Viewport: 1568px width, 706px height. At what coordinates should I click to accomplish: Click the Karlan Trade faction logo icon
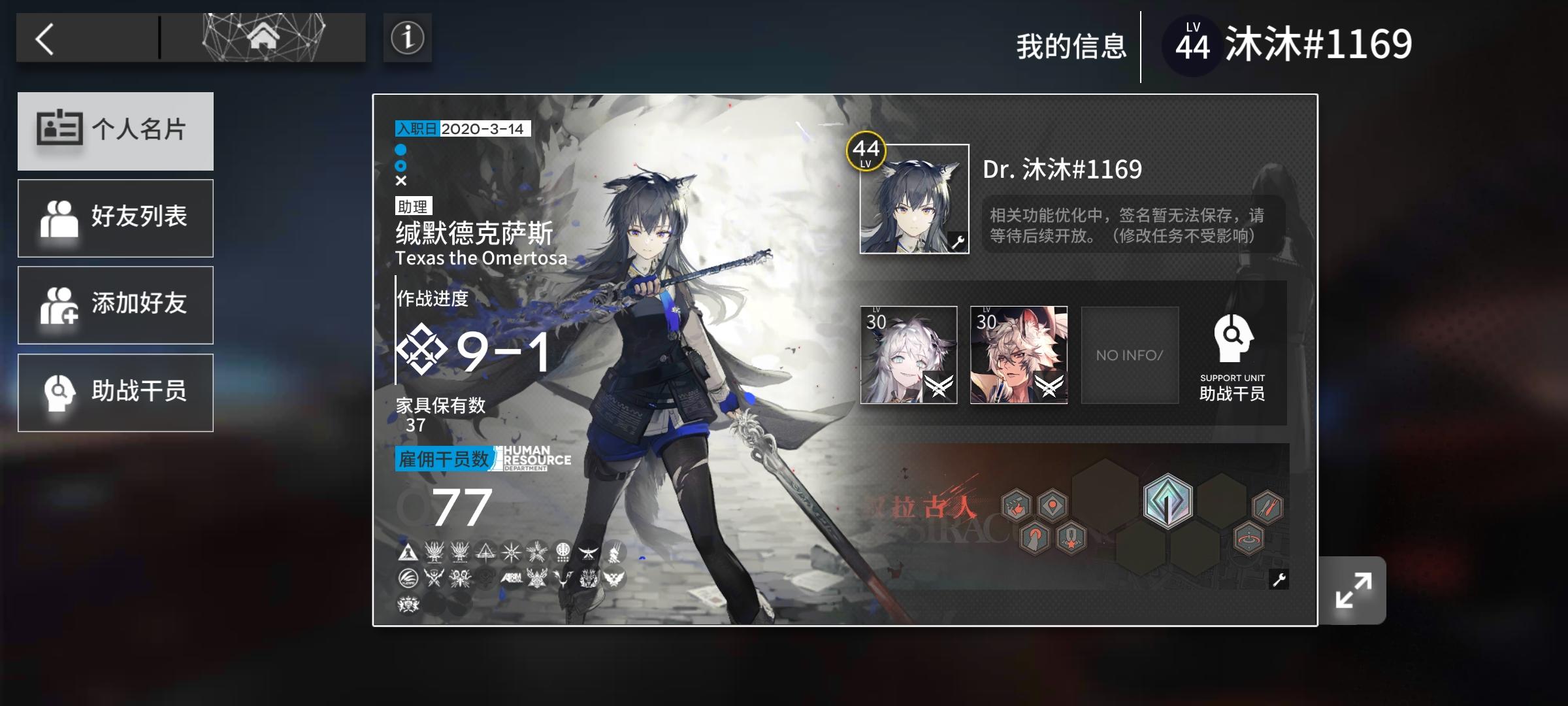click(x=408, y=579)
